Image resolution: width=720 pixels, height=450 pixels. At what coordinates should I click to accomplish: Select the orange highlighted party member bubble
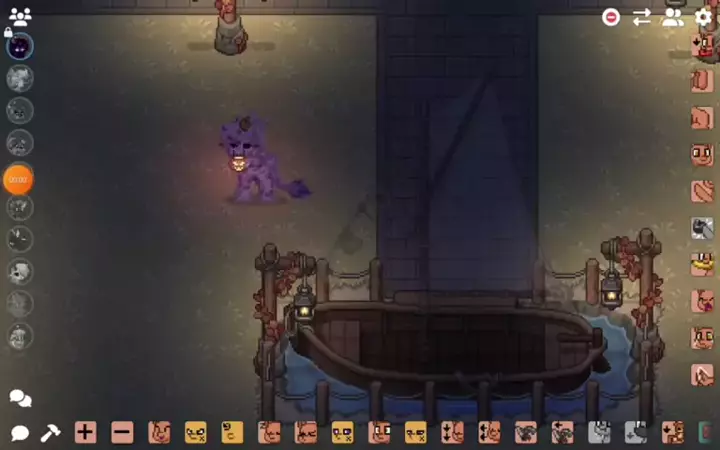pyautogui.click(x=18, y=179)
